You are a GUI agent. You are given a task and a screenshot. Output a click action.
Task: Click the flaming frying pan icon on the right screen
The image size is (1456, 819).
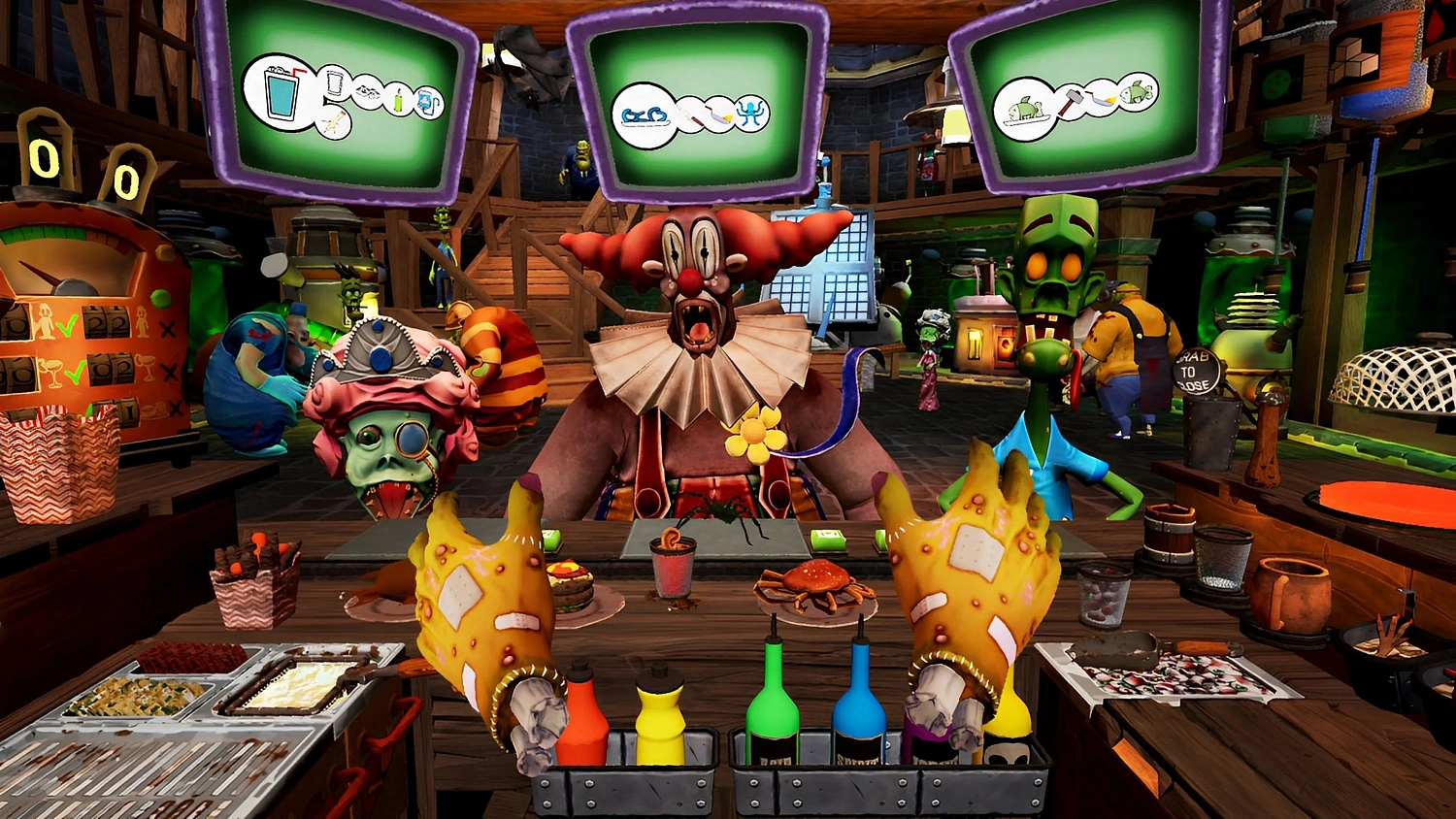coord(1104,99)
